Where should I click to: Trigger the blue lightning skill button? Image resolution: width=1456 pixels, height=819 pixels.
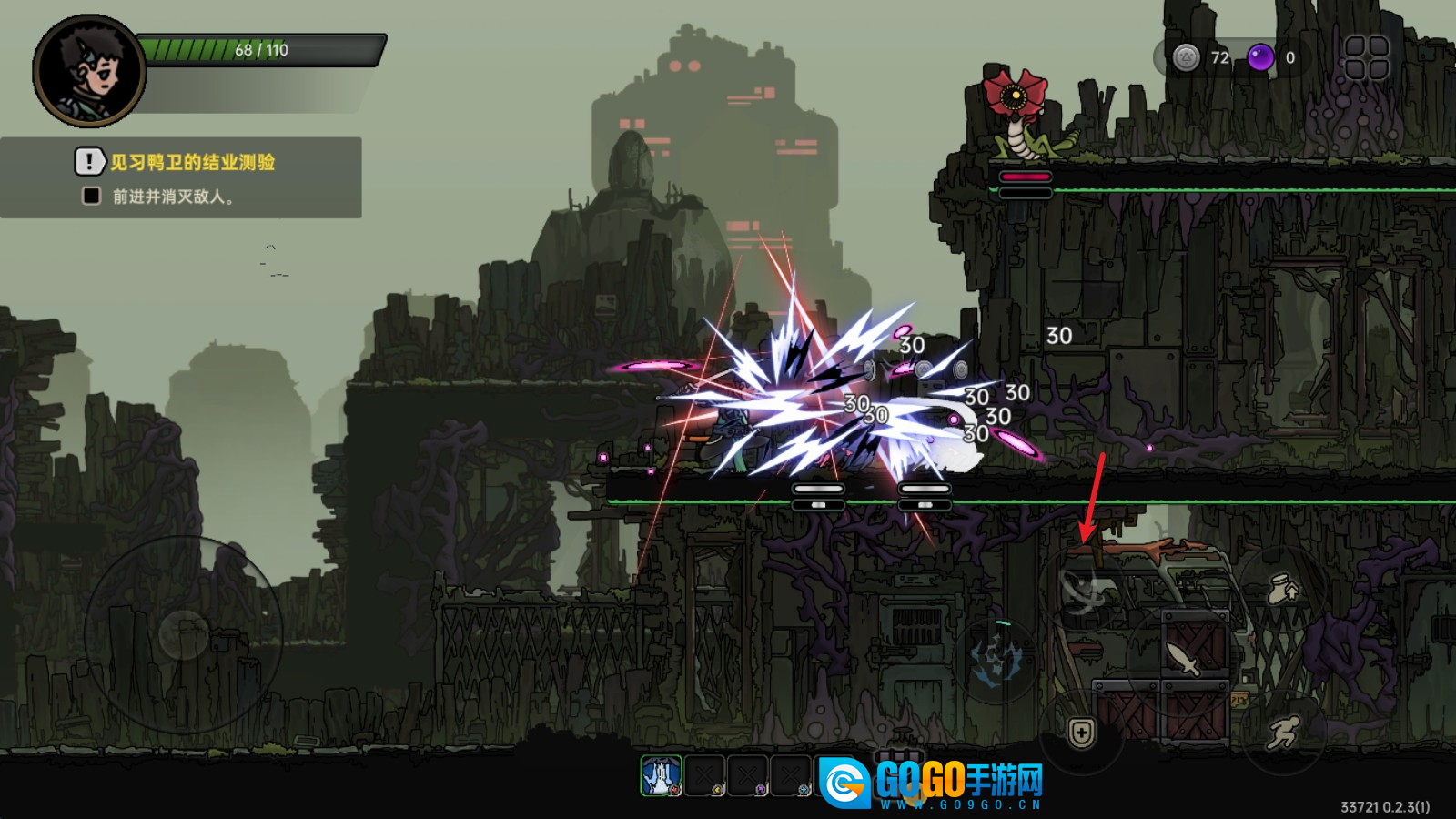(x=996, y=660)
